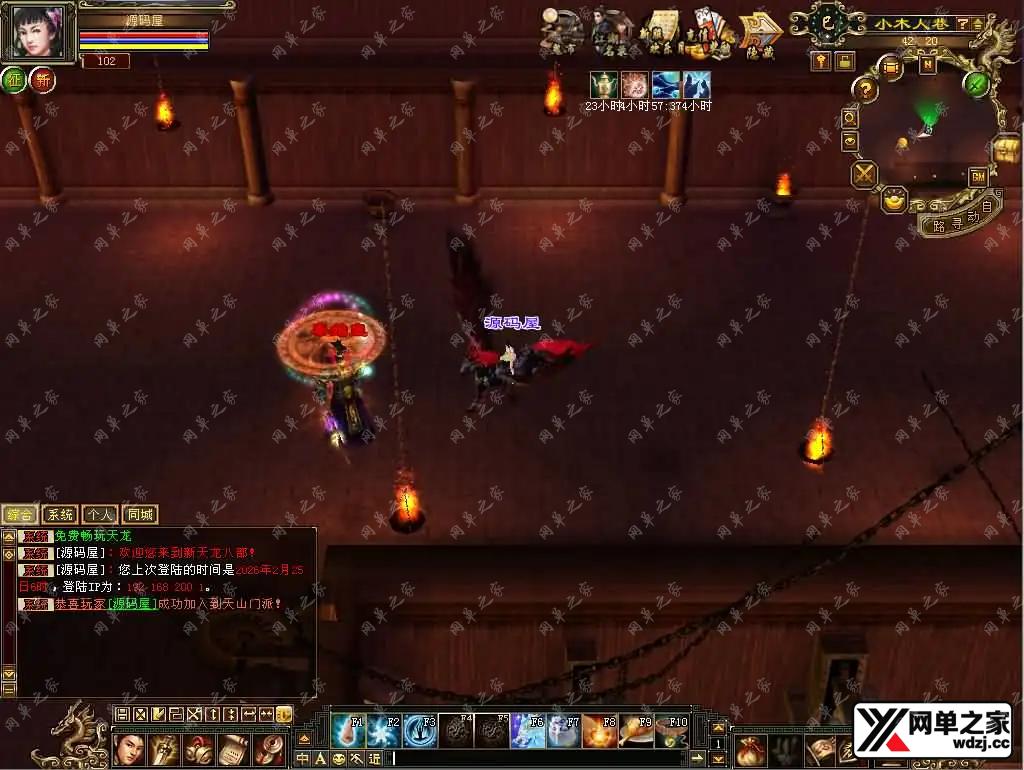Click the GM button on minimap
1024x770 pixels.
click(978, 176)
